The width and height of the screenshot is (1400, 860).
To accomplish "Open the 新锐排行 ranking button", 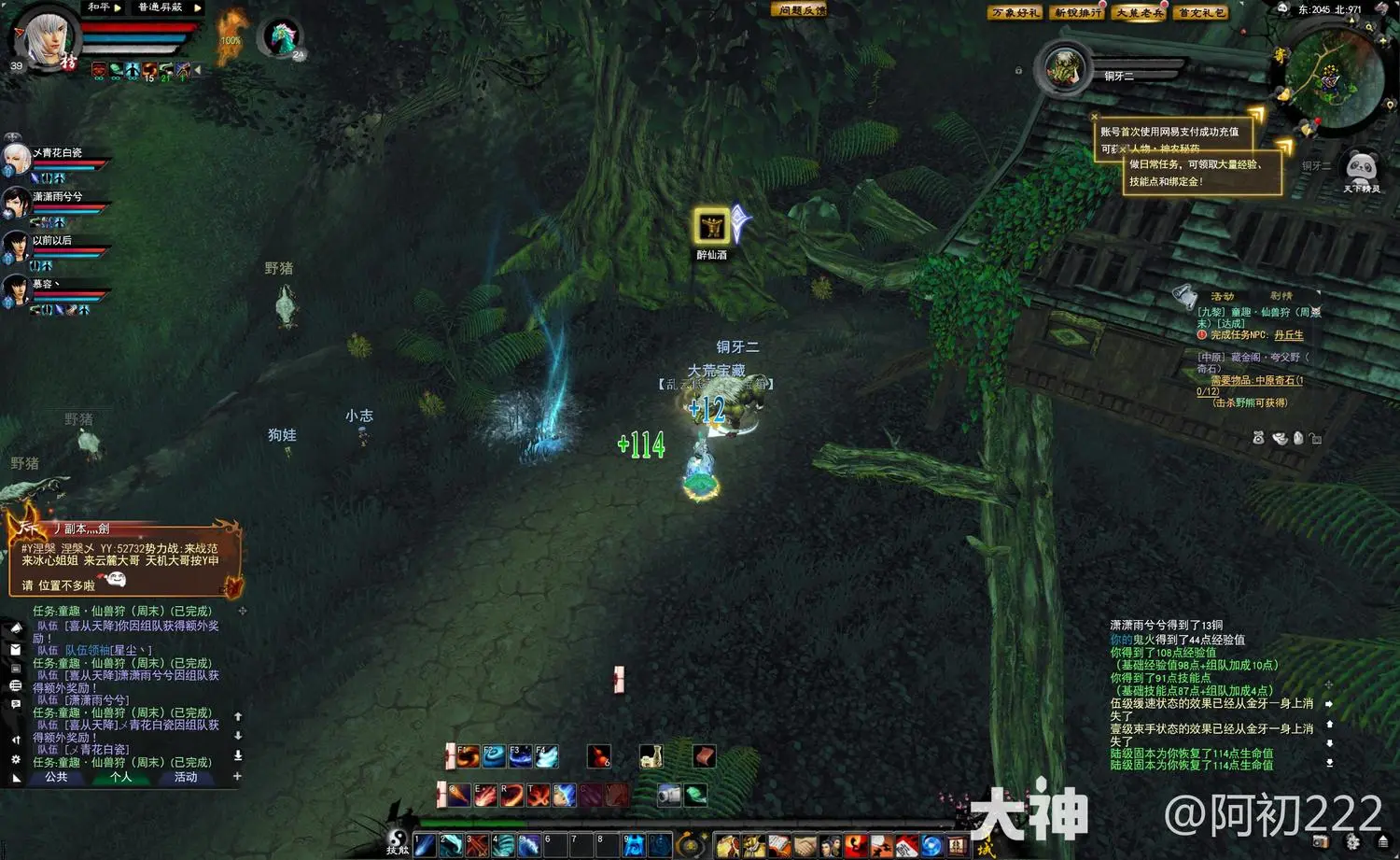I will point(1078,13).
